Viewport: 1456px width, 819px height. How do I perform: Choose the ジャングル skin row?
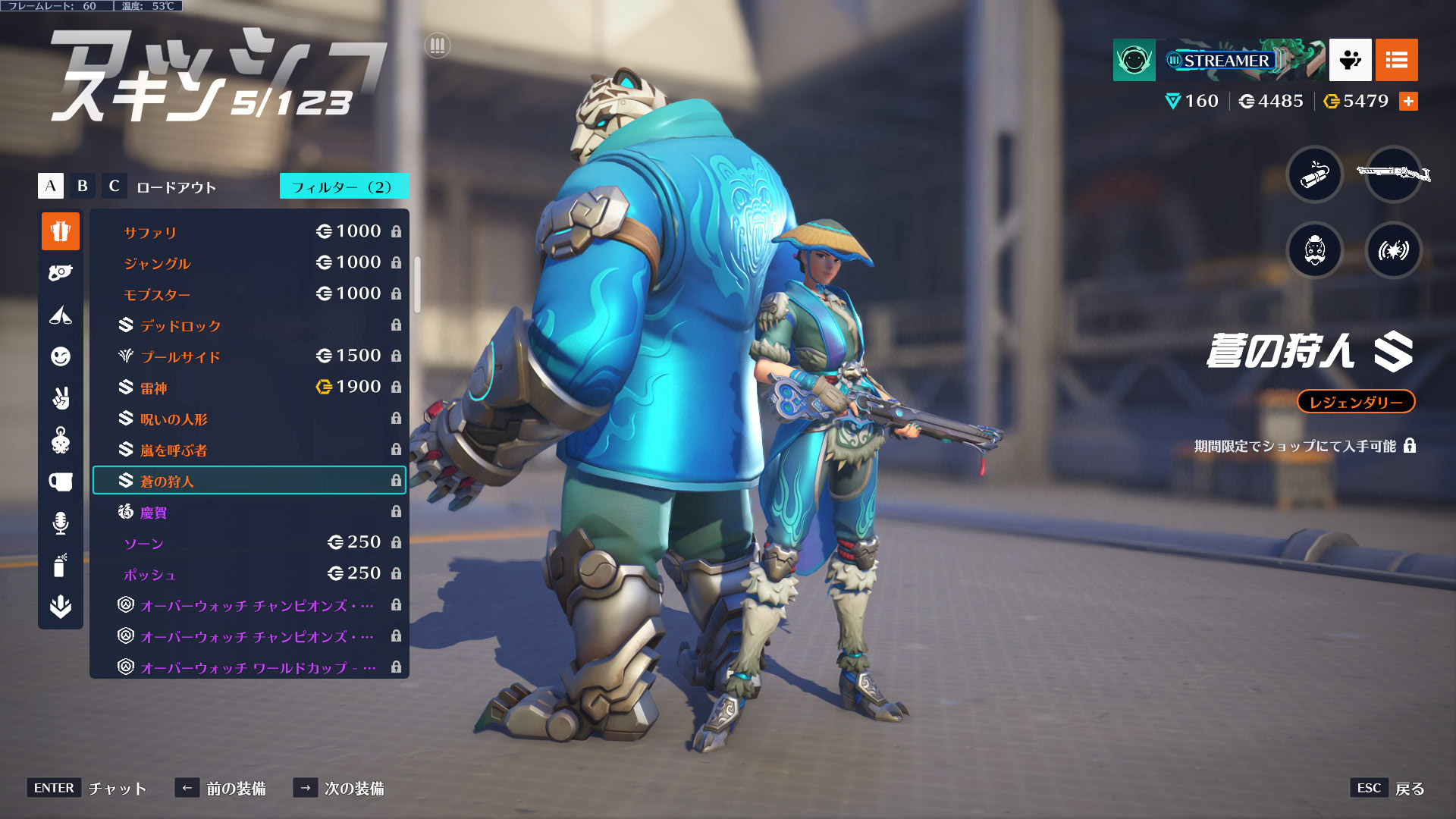pyautogui.click(x=249, y=263)
